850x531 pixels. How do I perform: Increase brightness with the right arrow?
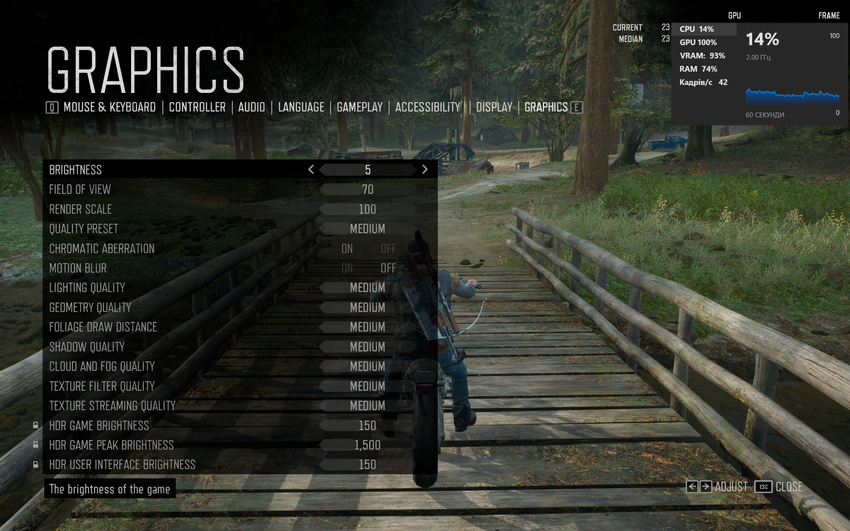pos(425,170)
